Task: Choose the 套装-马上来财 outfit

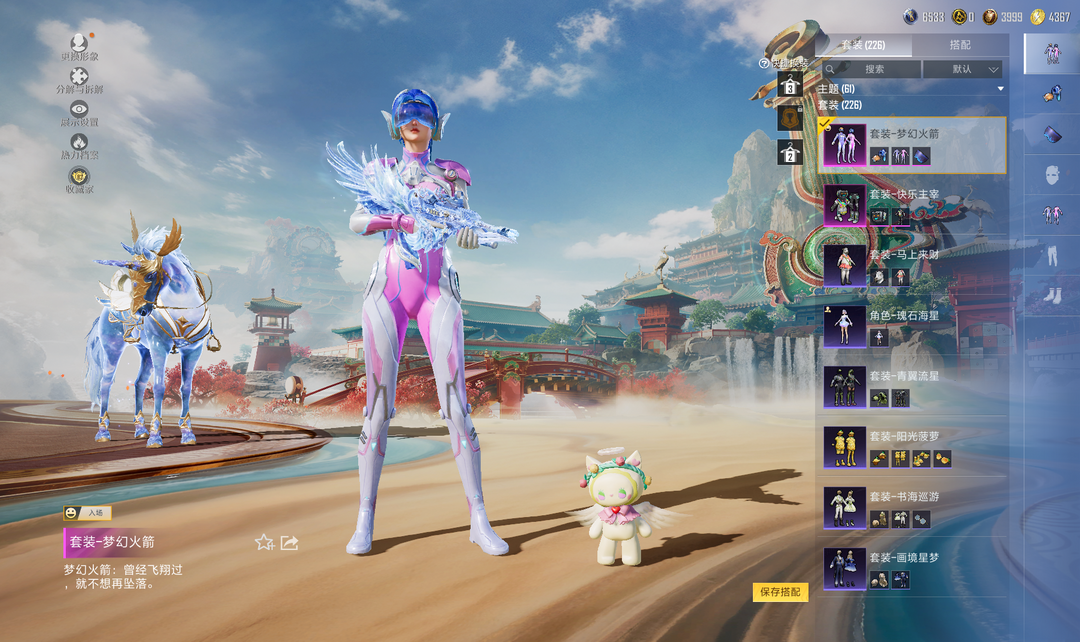Action: click(x=912, y=265)
